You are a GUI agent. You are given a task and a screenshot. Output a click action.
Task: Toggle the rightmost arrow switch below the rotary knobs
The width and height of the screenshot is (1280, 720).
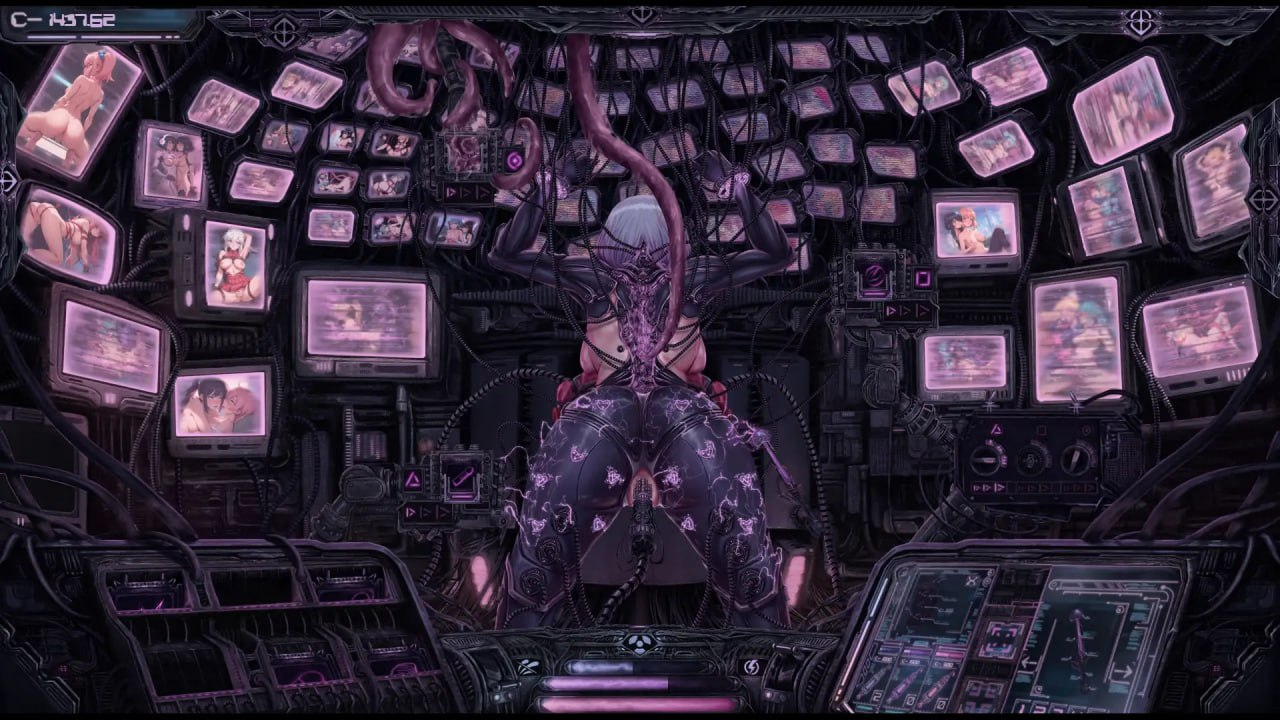[1089, 488]
